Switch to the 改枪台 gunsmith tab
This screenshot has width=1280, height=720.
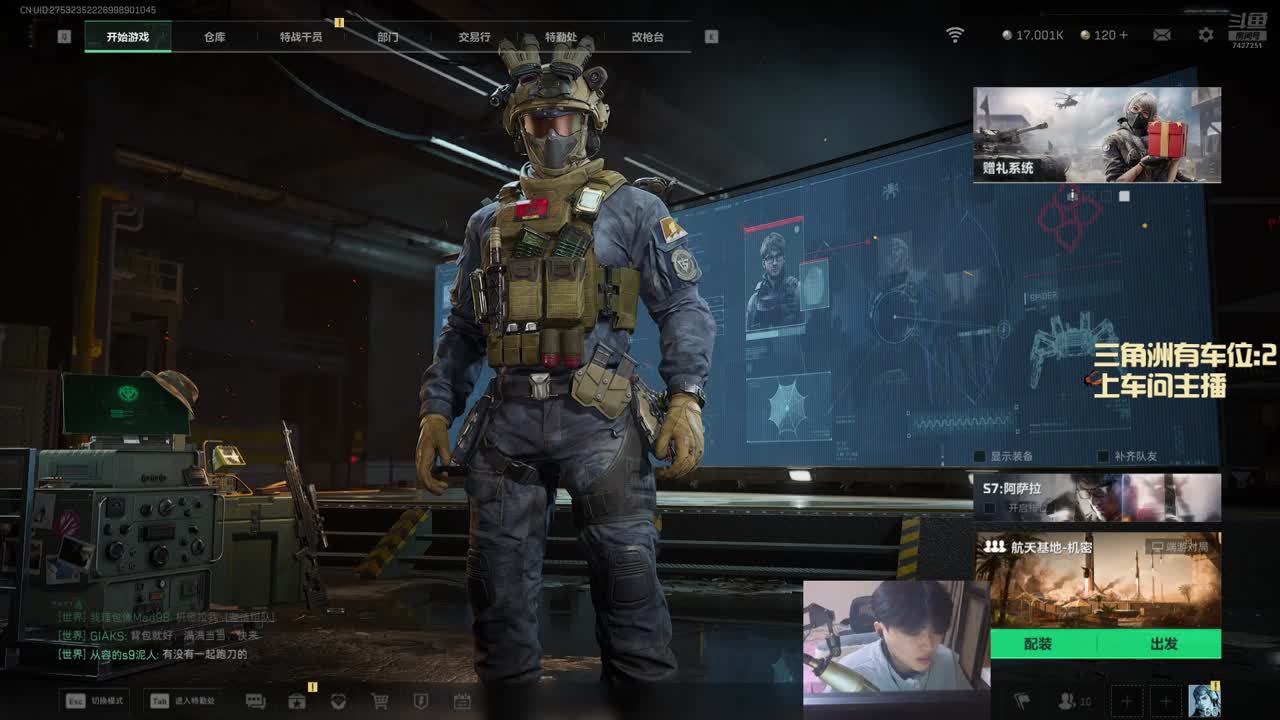click(x=647, y=37)
